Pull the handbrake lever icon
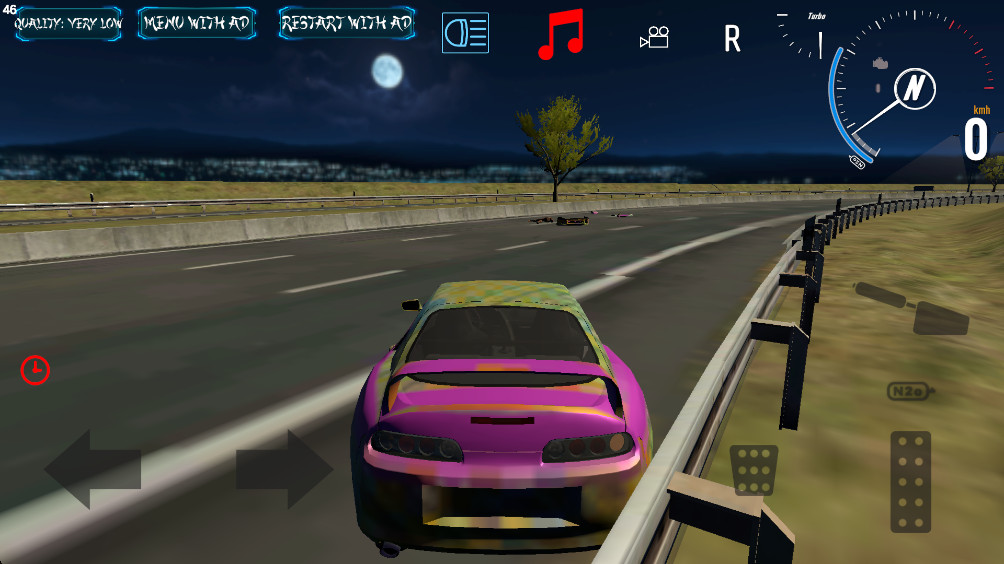The height and width of the screenshot is (564, 1004). pos(911,308)
